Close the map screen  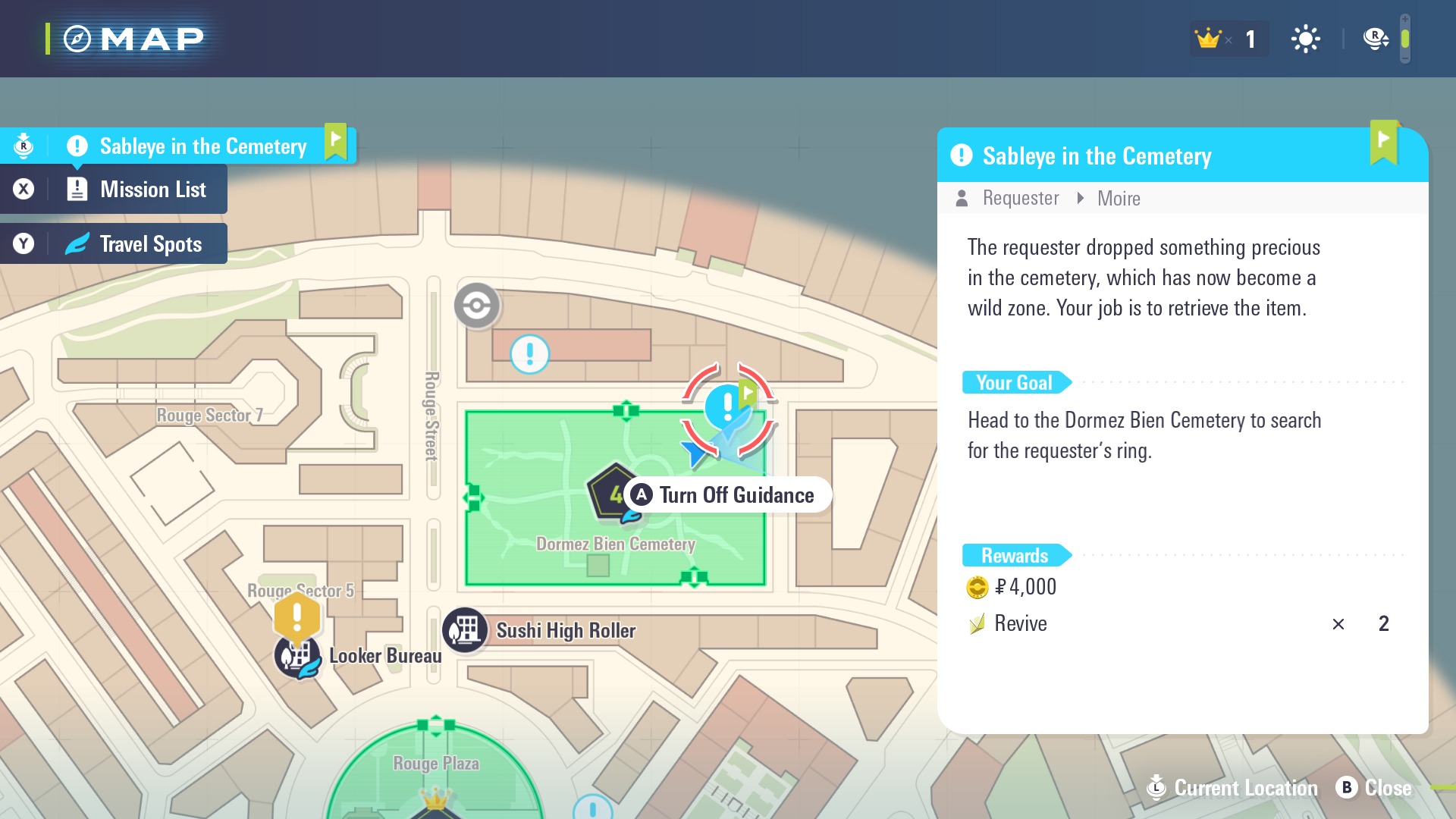(1374, 788)
